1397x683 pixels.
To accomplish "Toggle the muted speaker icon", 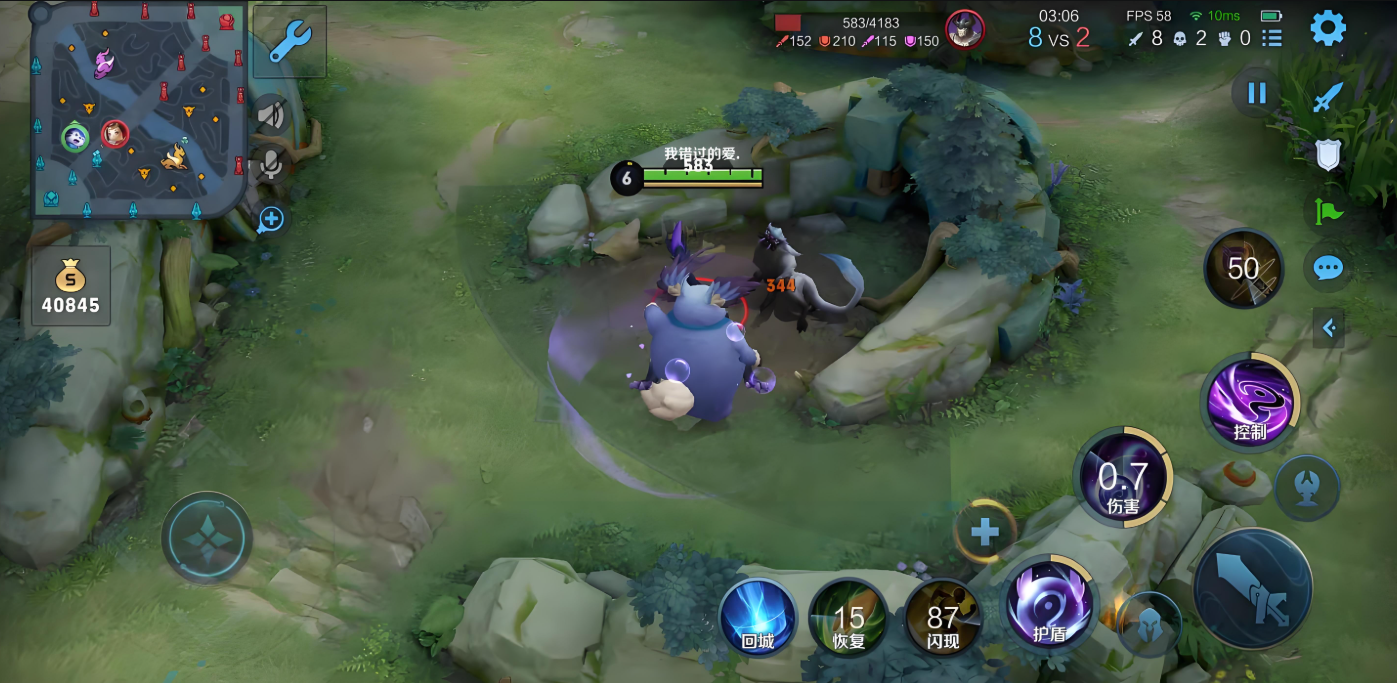I will coord(270,114).
